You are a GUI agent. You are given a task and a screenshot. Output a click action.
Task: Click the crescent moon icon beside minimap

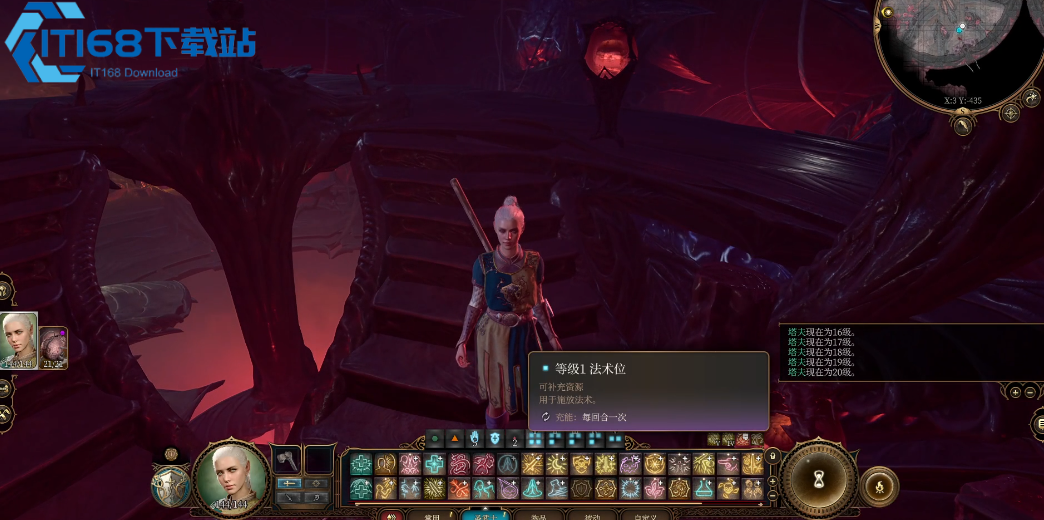tap(1033, 97)
